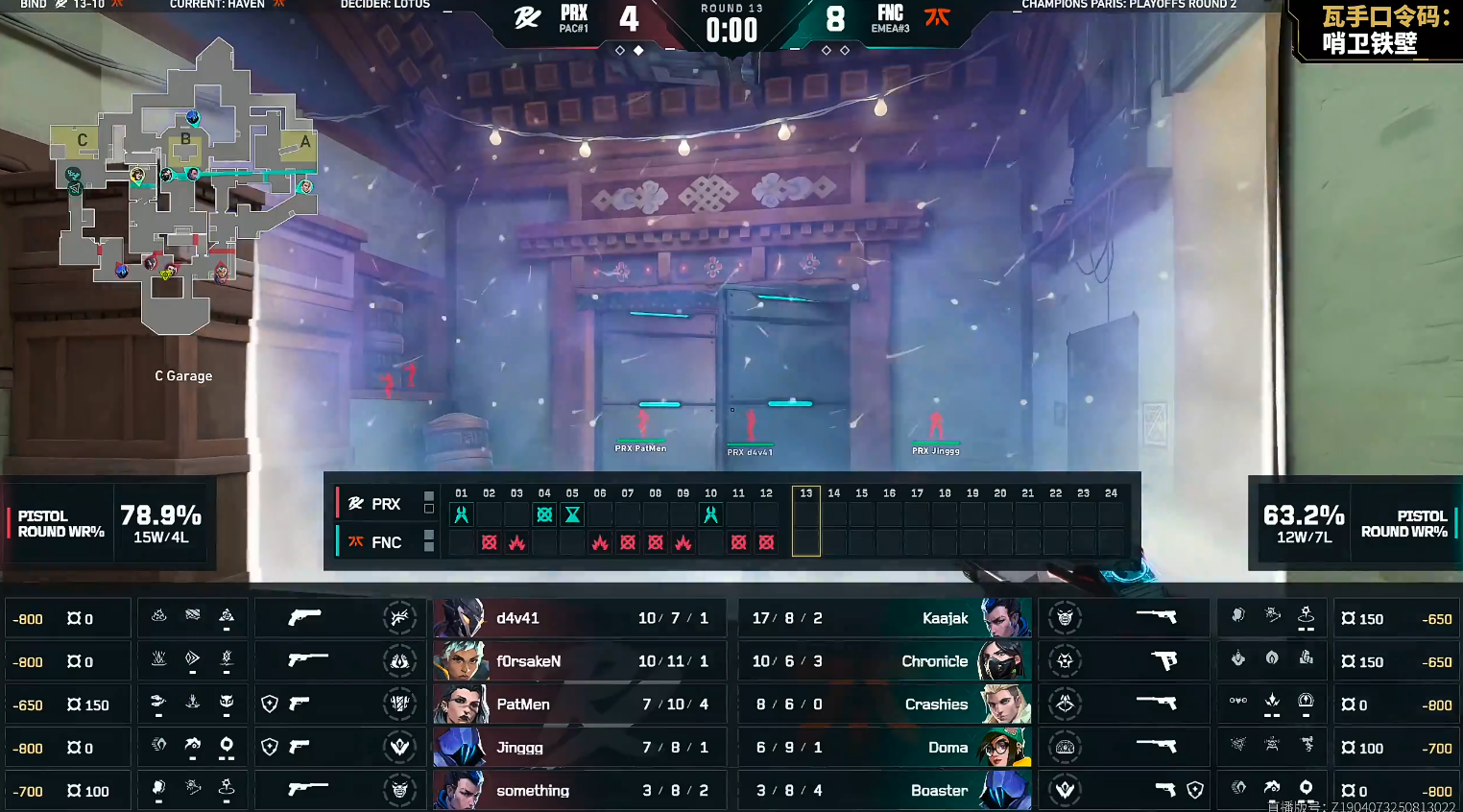Select the highlighted round 13 column
The height and width of the screenshot is (812, 1463).
click(x=806, y=521)
